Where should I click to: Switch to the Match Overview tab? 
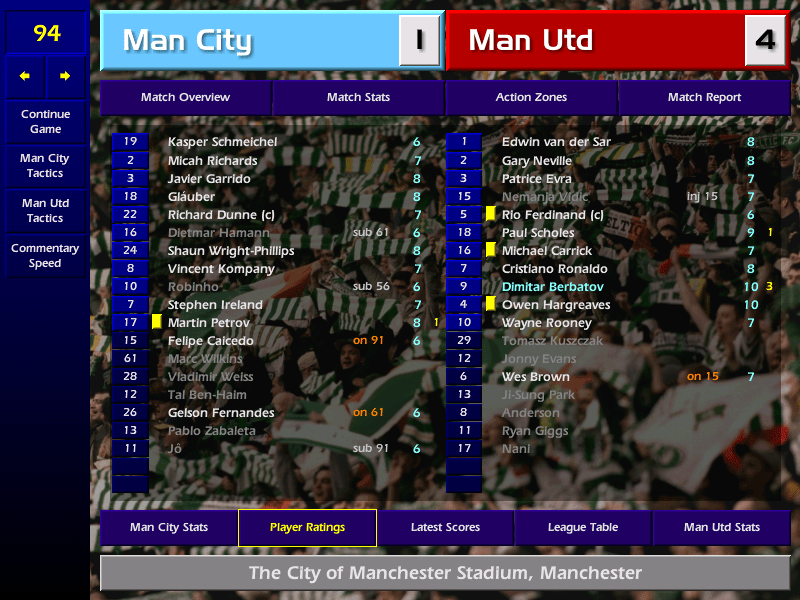click(185, 97)
